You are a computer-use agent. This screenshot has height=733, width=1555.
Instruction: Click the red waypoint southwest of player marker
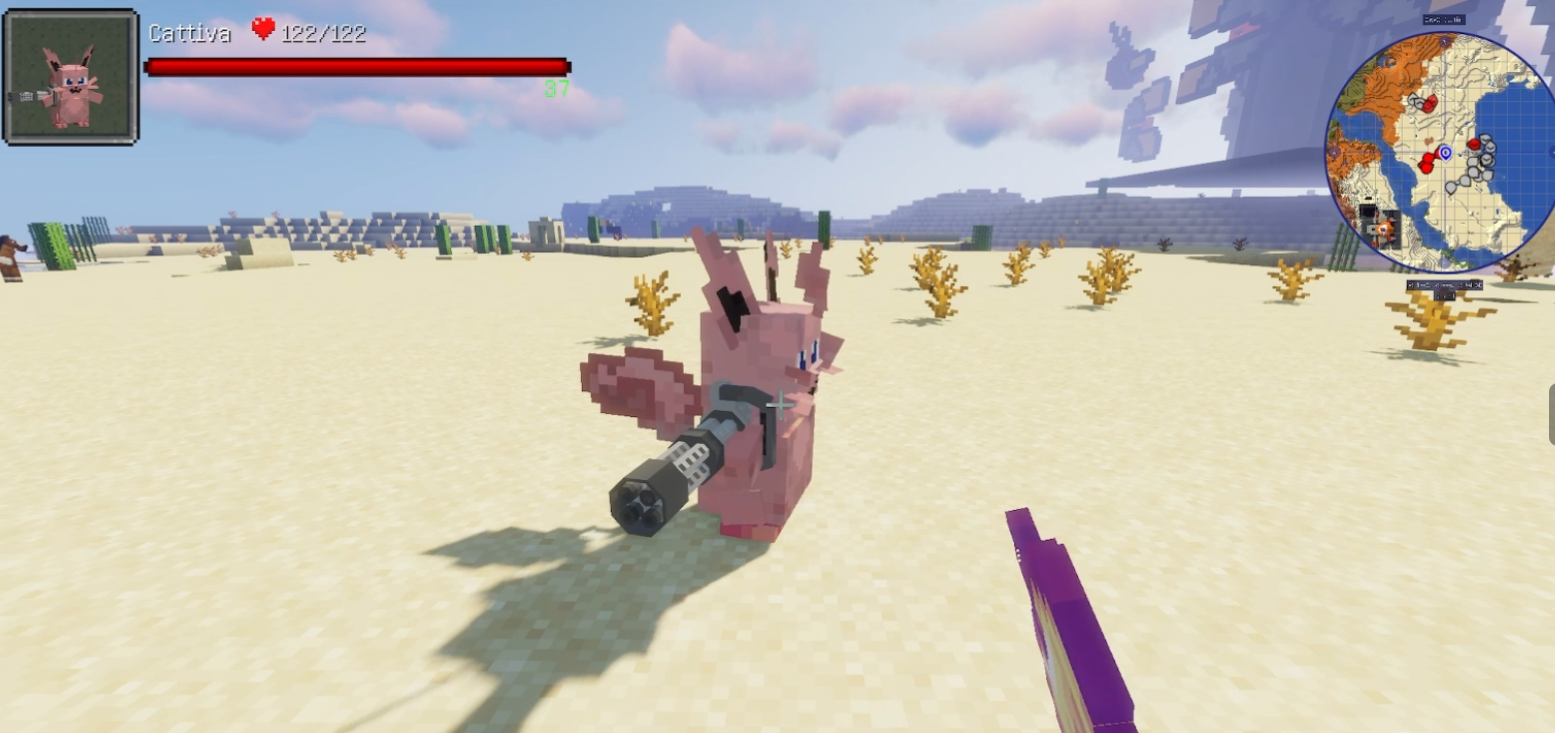coord(1426,165)
